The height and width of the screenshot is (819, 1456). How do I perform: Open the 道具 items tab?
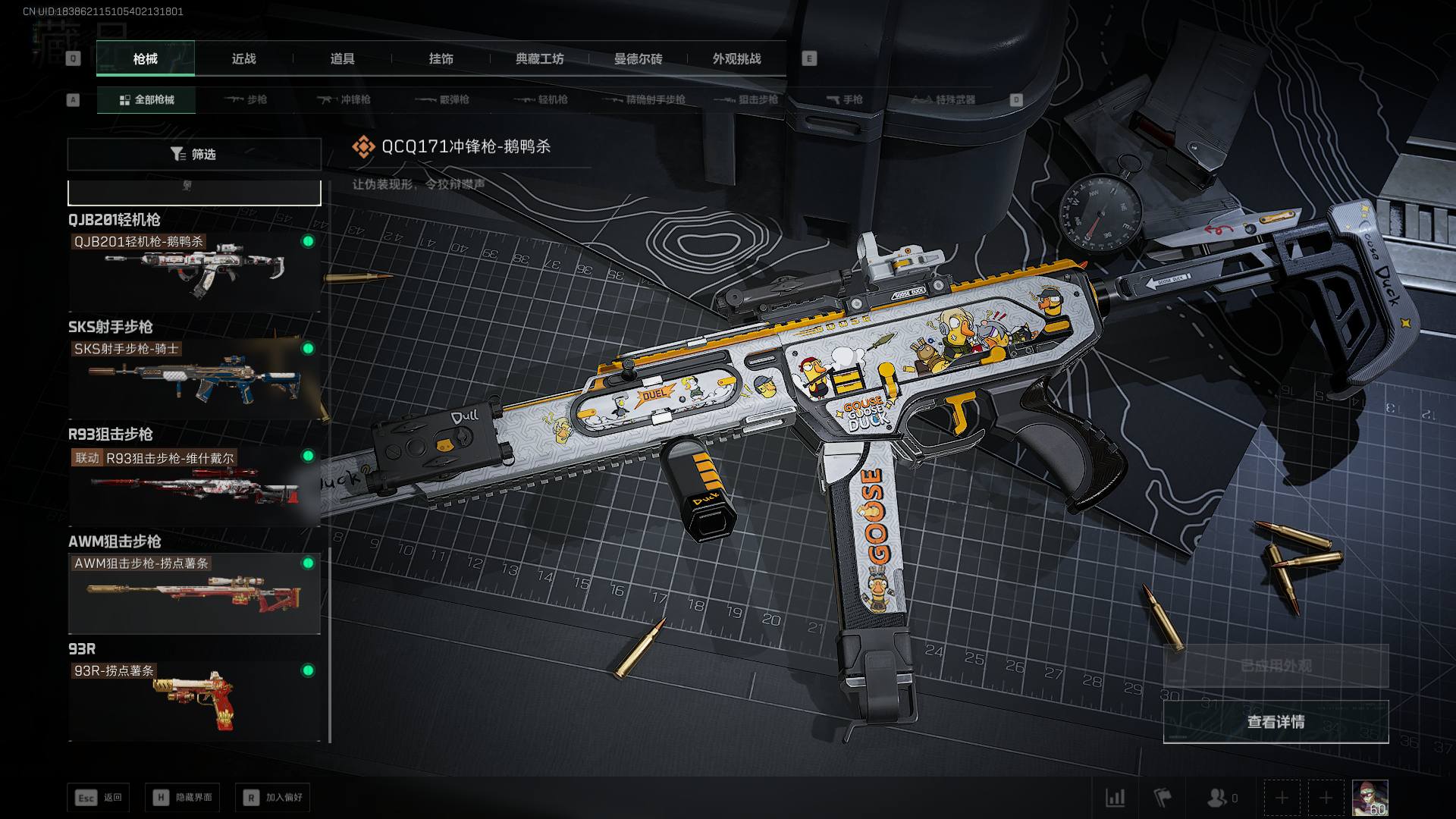pos(342,59)
